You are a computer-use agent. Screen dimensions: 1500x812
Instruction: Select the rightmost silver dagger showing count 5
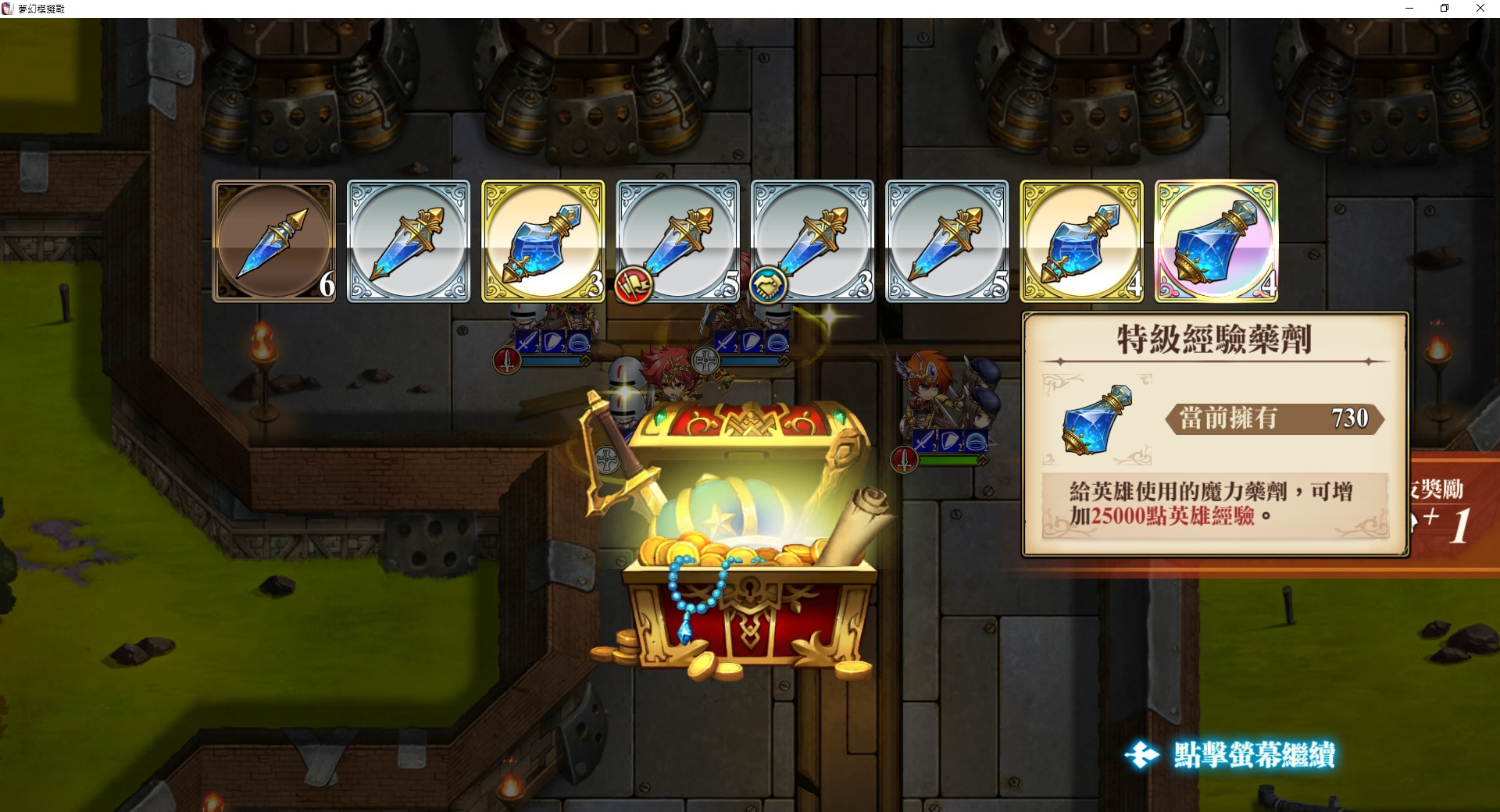click(x=948, y=240)
